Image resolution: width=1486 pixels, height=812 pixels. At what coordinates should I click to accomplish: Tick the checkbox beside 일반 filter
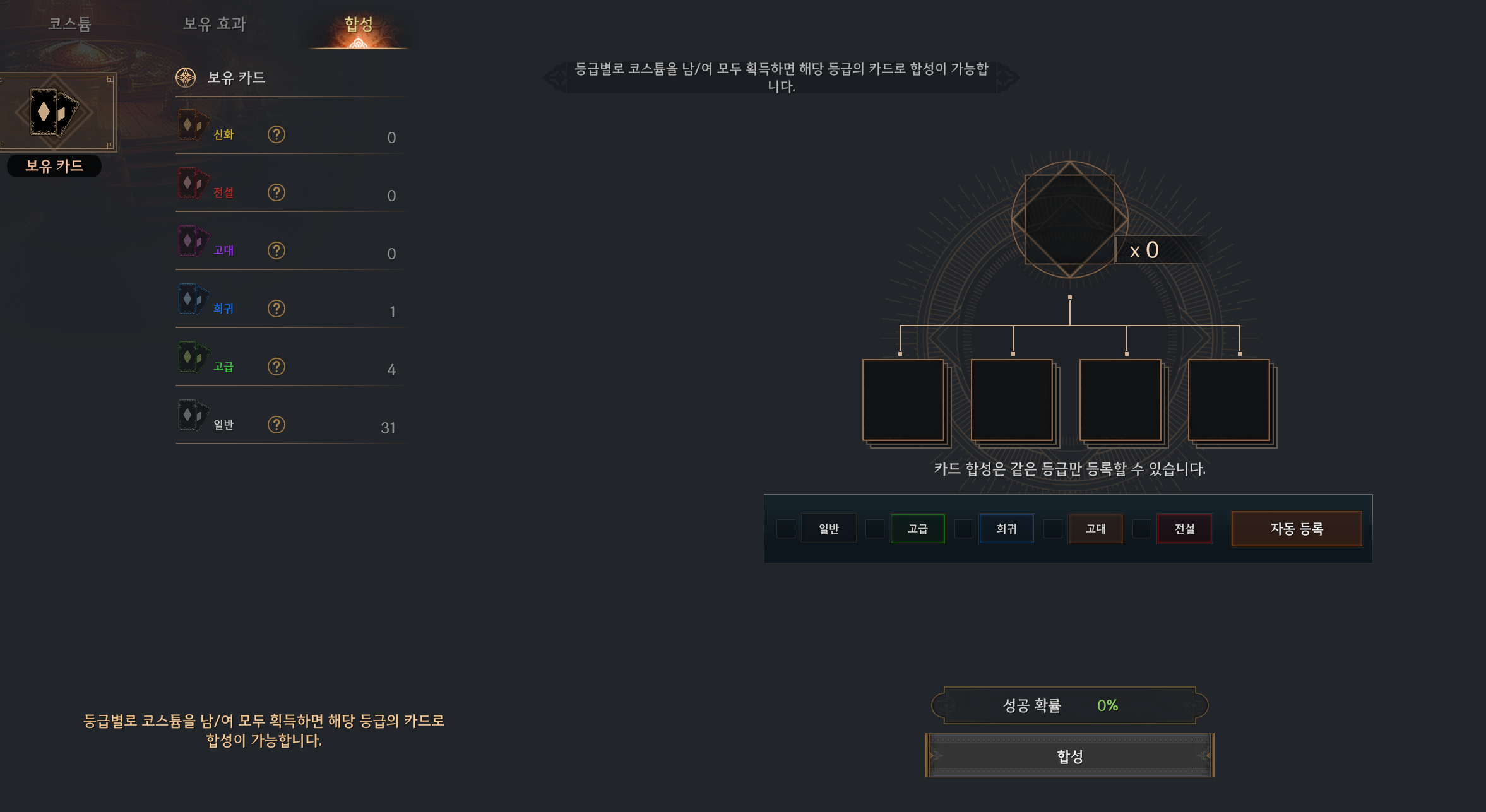[785, 529]
